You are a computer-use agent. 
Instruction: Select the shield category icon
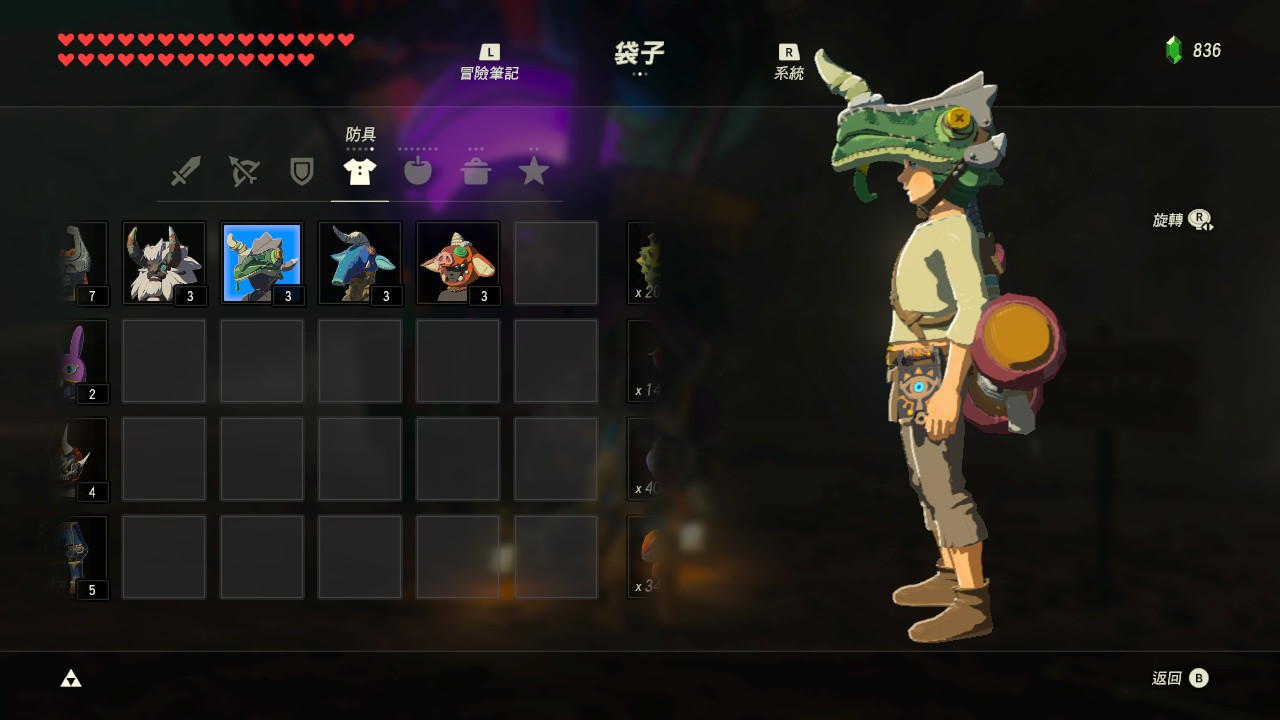302,170
